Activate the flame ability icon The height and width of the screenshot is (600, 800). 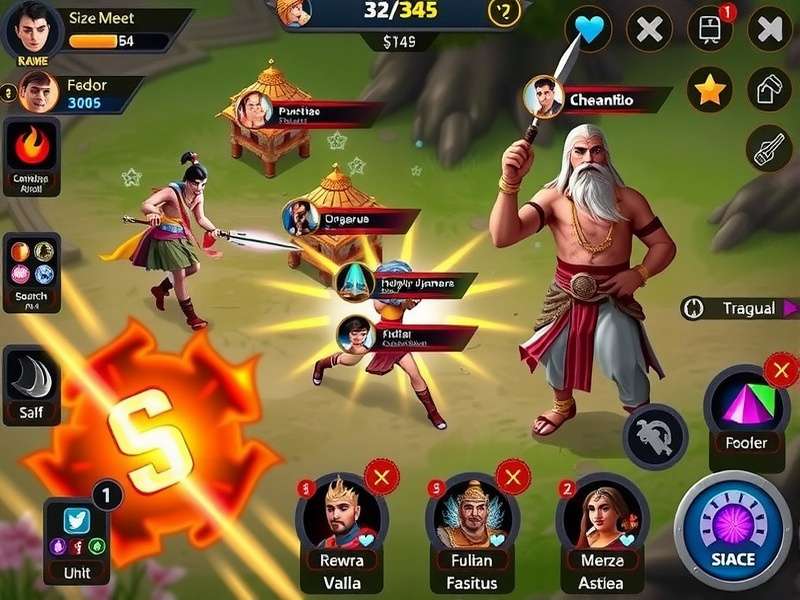click(32, 148)
